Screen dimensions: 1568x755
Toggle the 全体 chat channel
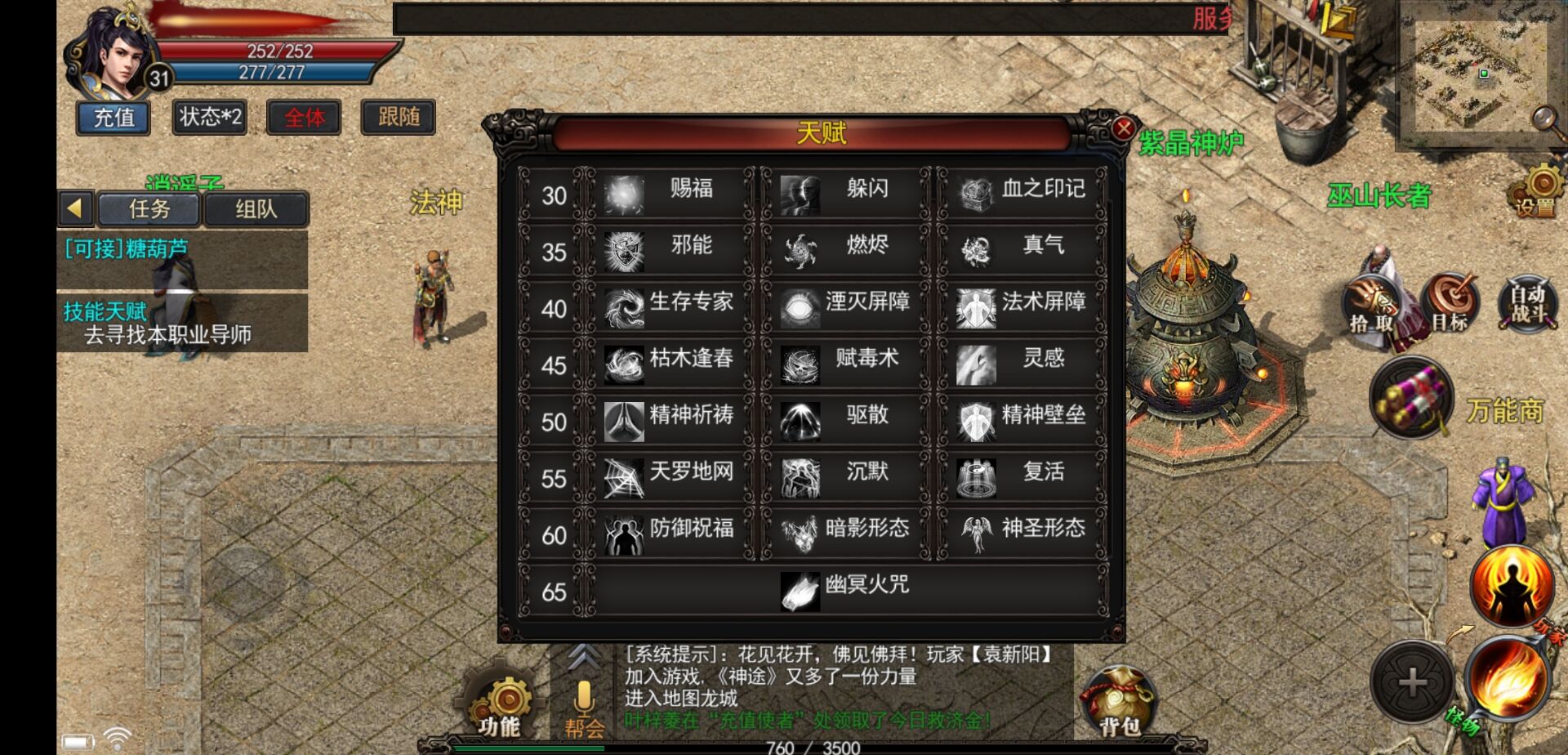pyautogui.click(x=304, y=117)
